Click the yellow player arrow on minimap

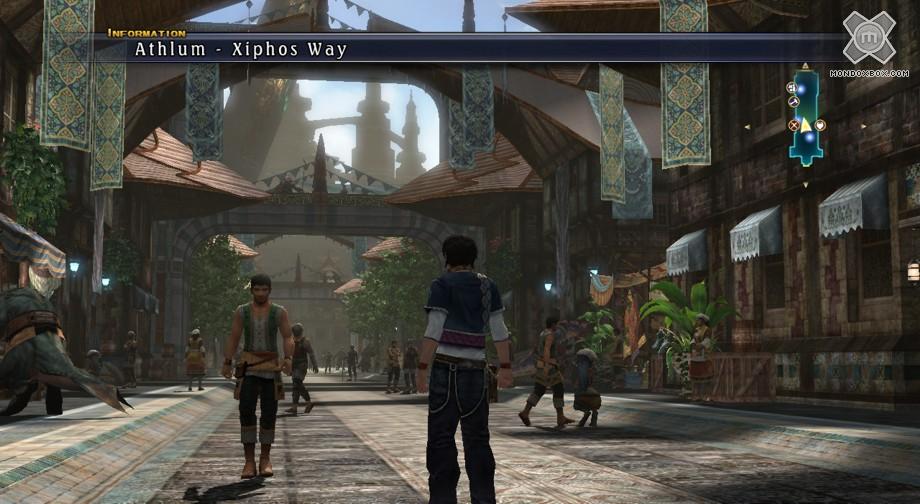coord(806,124)
